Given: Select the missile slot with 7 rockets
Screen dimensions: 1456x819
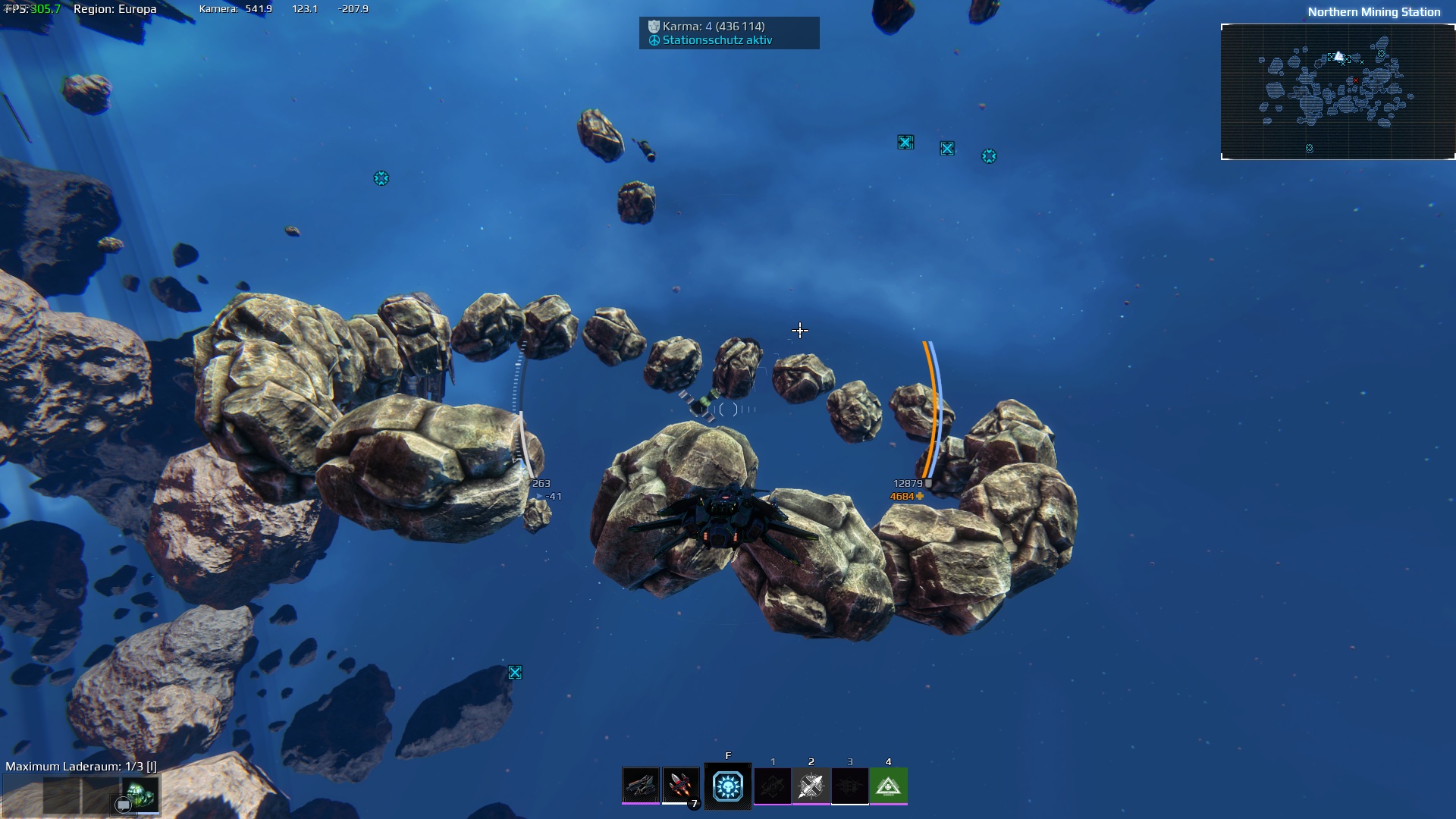Looking at the screenshot, I should 680,786.
